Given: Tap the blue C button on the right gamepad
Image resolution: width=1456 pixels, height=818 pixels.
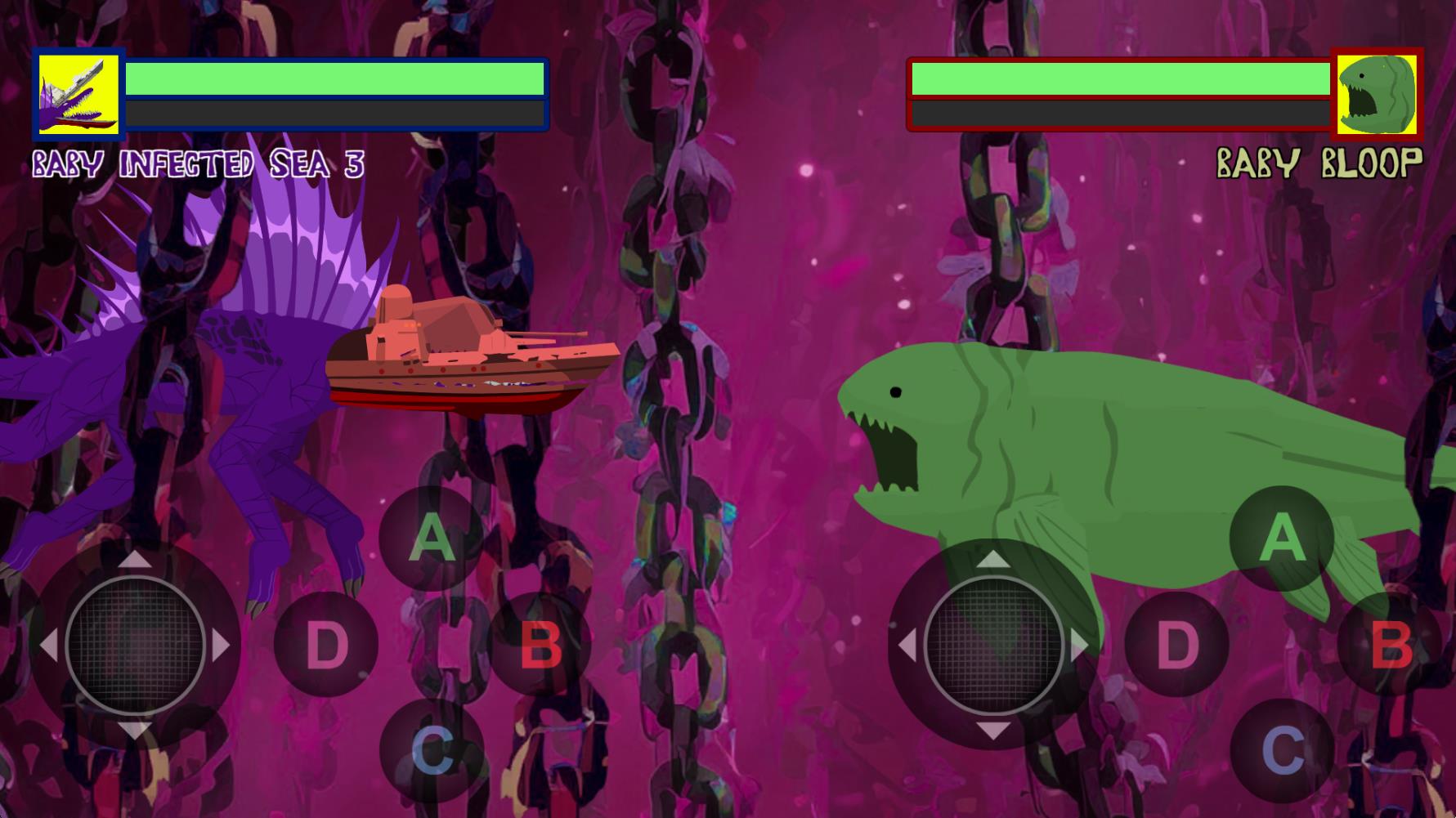Looking at the screenshot, I should (1282, 750).
